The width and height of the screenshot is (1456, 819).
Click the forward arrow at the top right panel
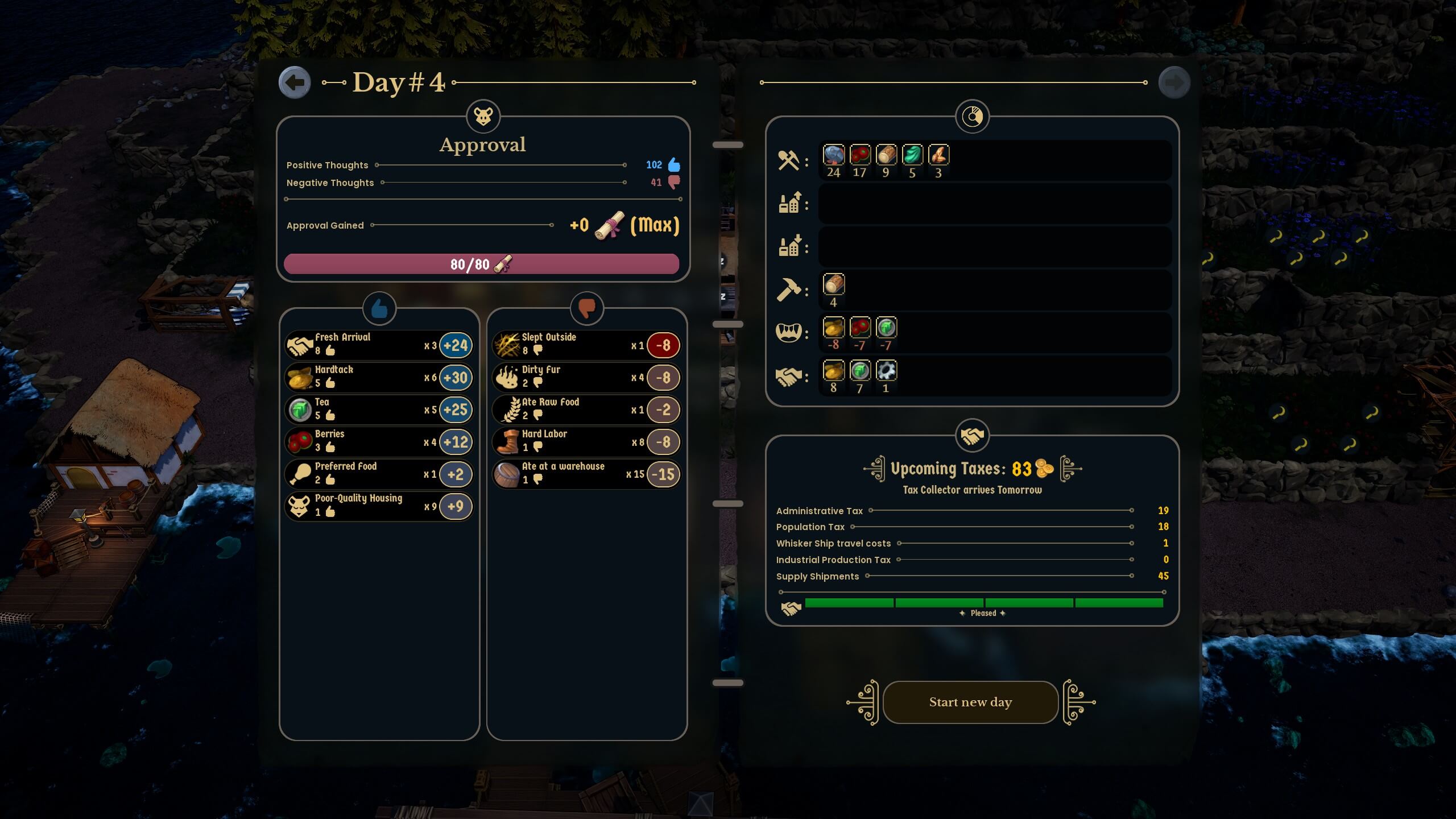tap(1174, 82)
